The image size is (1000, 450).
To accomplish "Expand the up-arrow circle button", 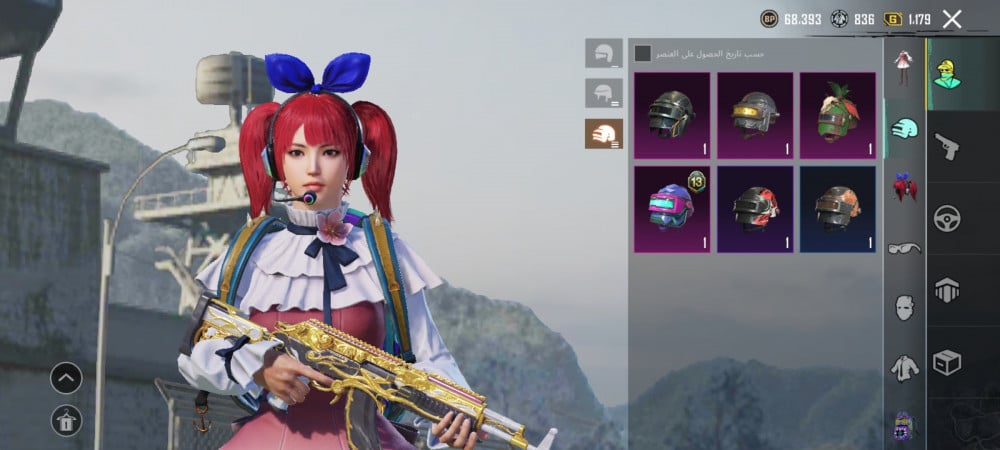I will click(66, 378).
